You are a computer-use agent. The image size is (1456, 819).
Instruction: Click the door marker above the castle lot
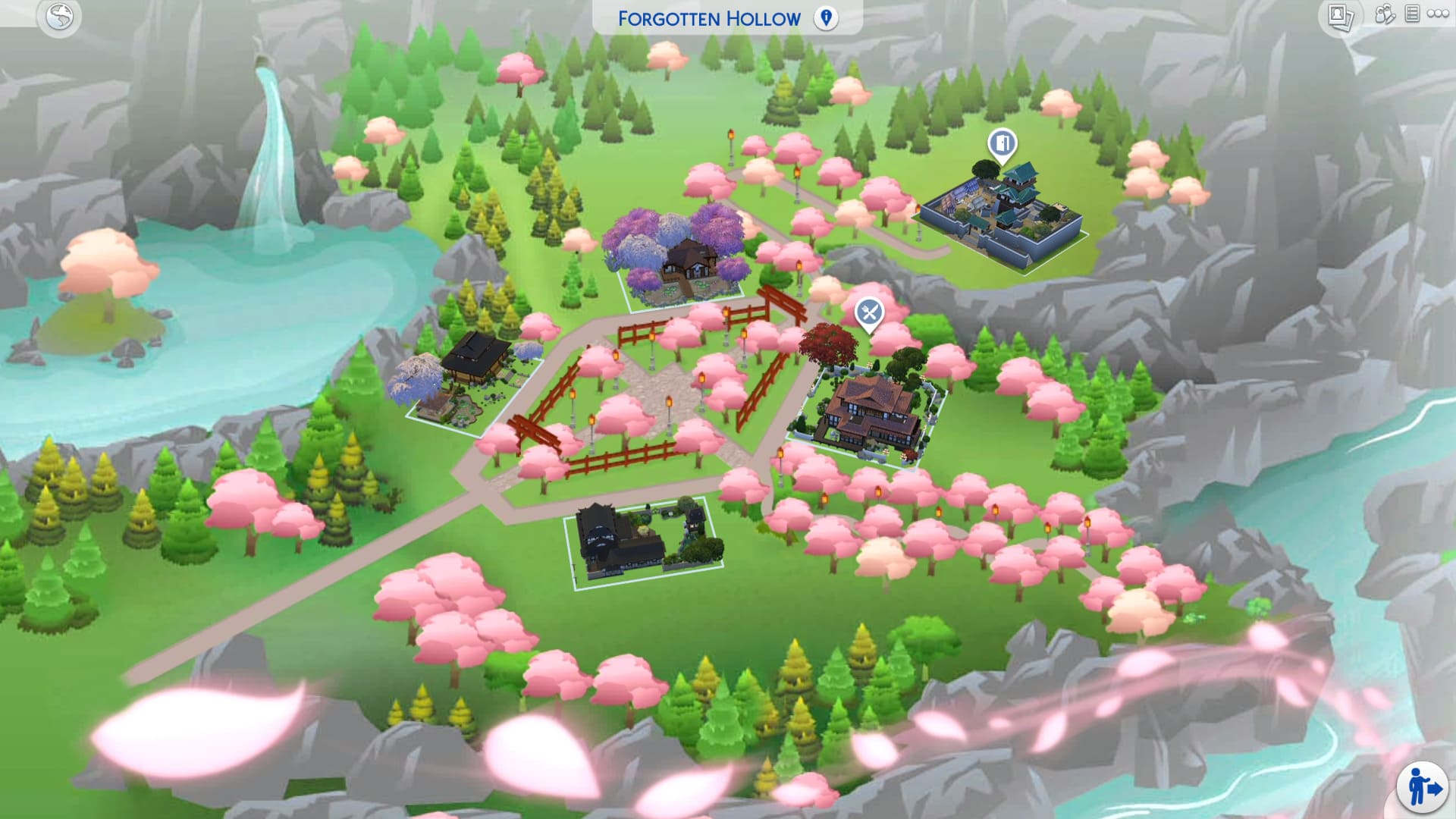tap(1002, 143)
